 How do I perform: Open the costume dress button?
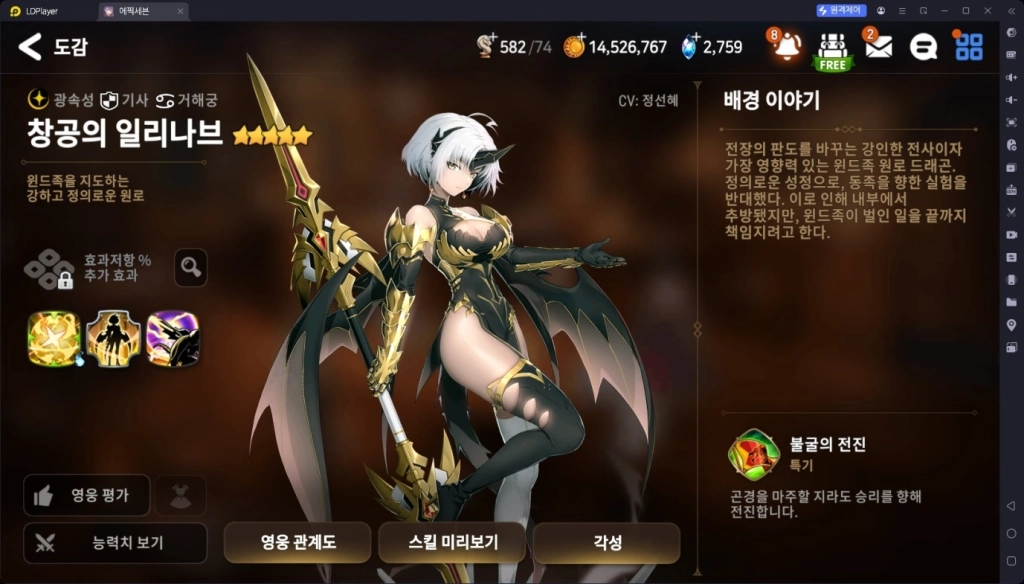(x=181, y=495)
